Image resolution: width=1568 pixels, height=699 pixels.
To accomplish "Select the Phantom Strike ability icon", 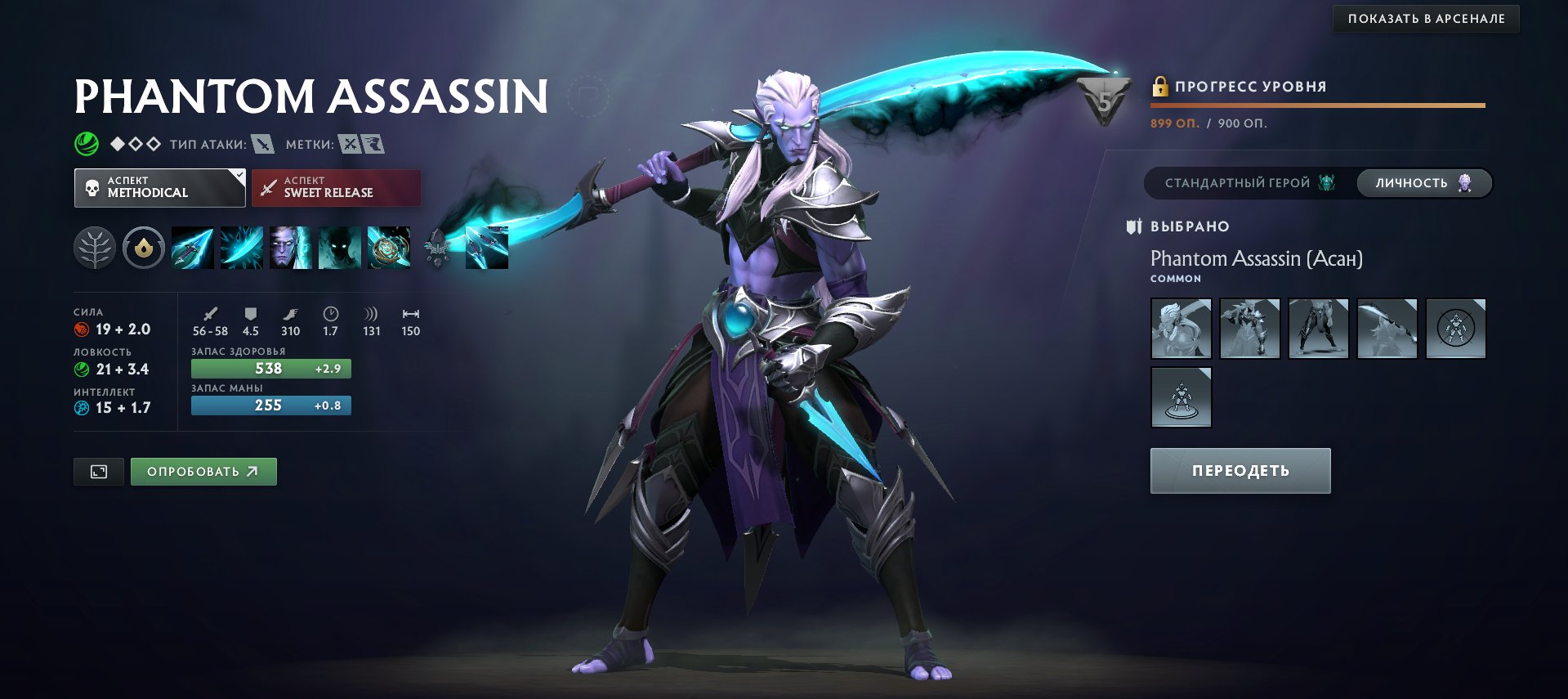I will 241,247.
